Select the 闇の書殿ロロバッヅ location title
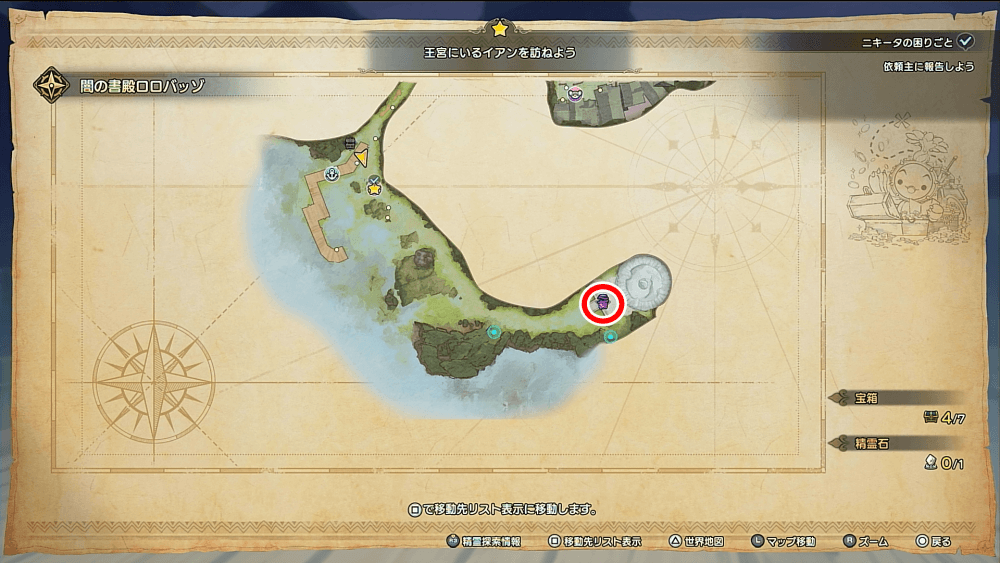 click(x=143, y=86)
